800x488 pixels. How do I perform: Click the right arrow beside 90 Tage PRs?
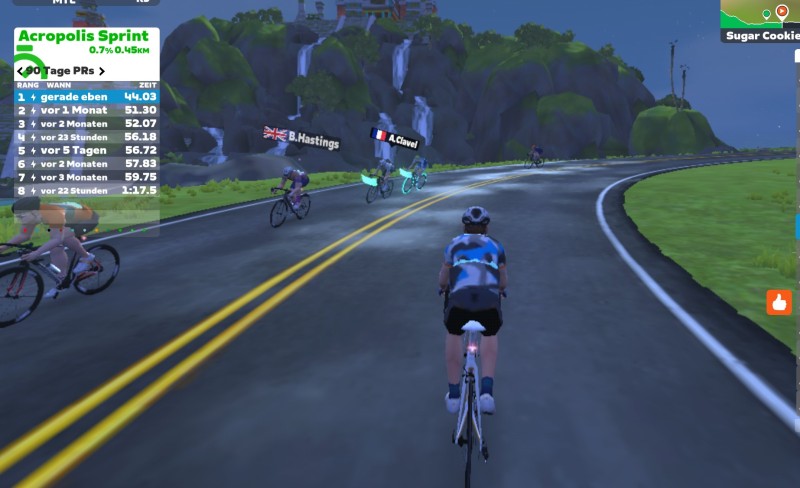point(102,71)
